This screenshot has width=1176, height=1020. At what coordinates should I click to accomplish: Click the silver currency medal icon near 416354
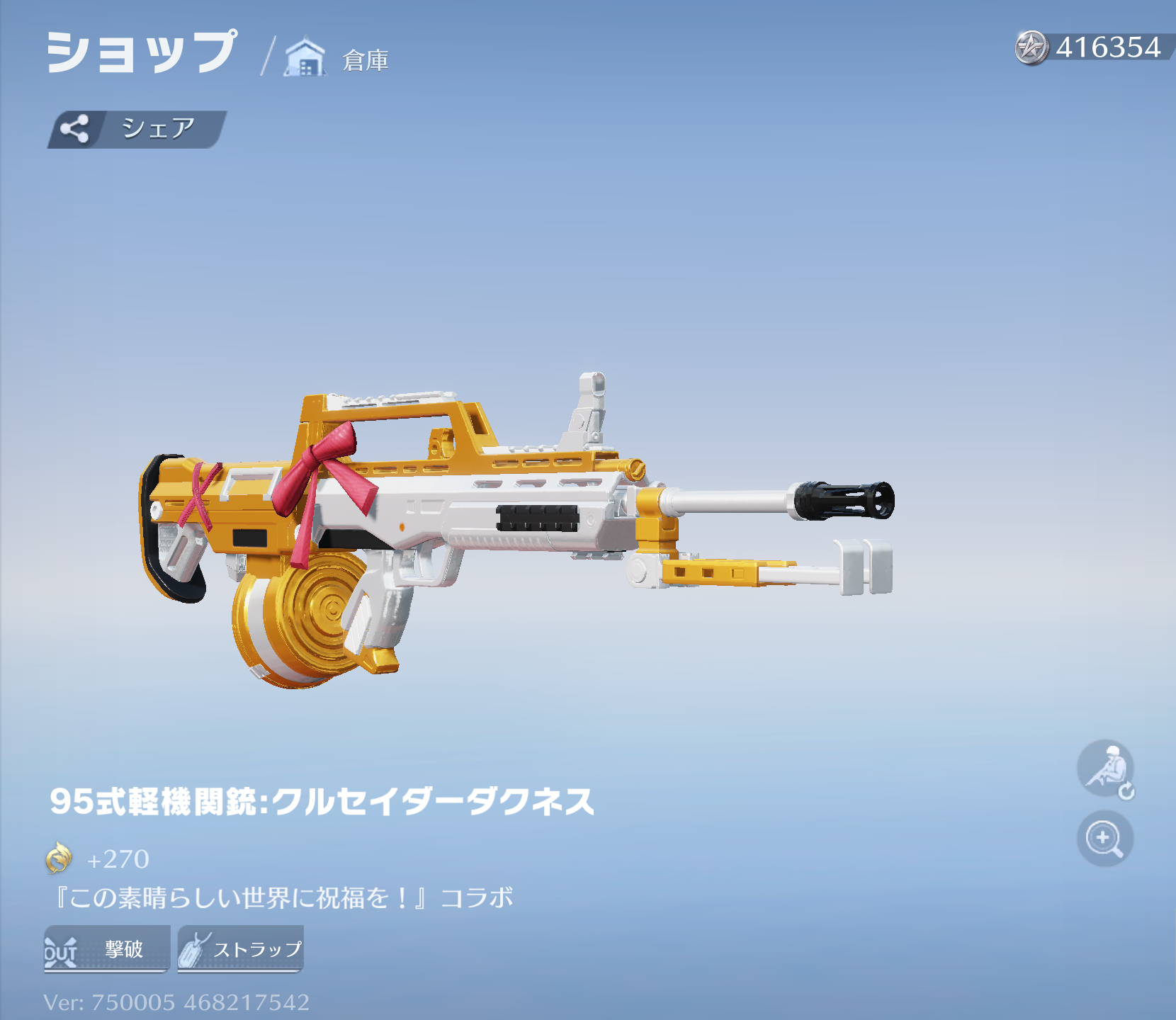(x=1033, y=47)
